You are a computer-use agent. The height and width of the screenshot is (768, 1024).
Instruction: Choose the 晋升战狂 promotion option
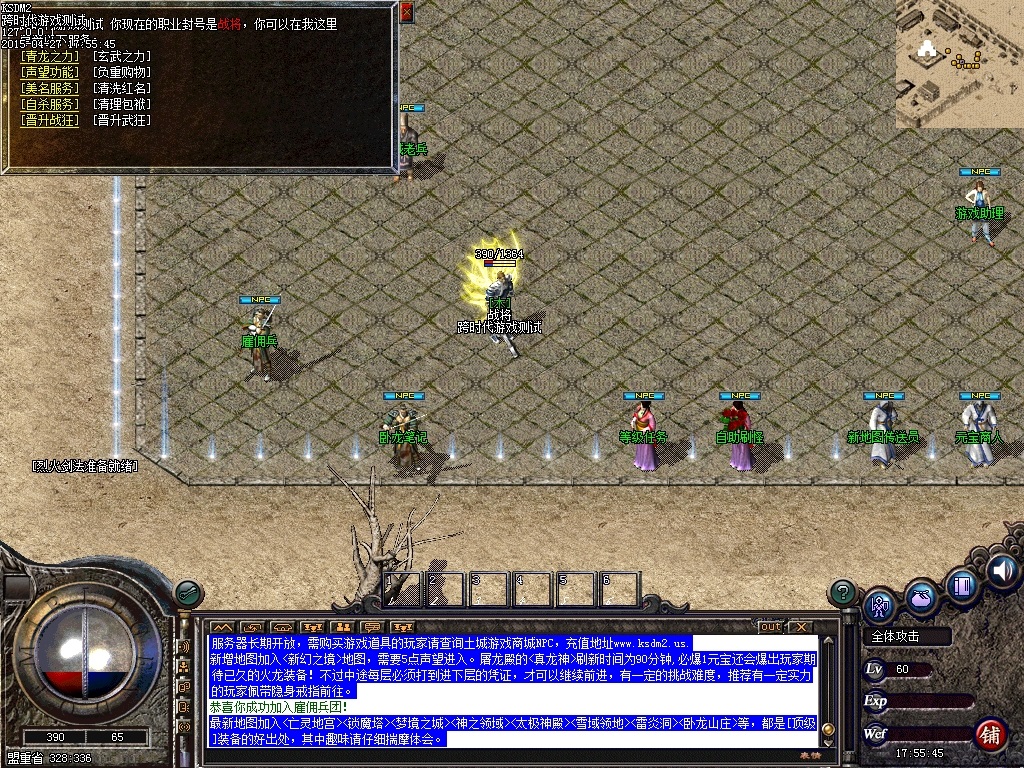point(49,120)
